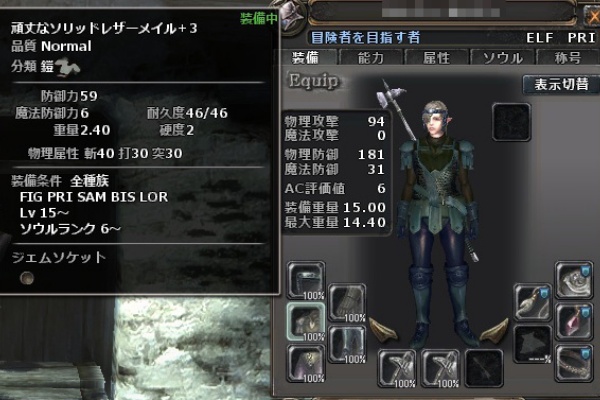Viewport: 600px width, 400px height.
Task: Pick the pink gem accessory slot
Action: coord(575,320)
